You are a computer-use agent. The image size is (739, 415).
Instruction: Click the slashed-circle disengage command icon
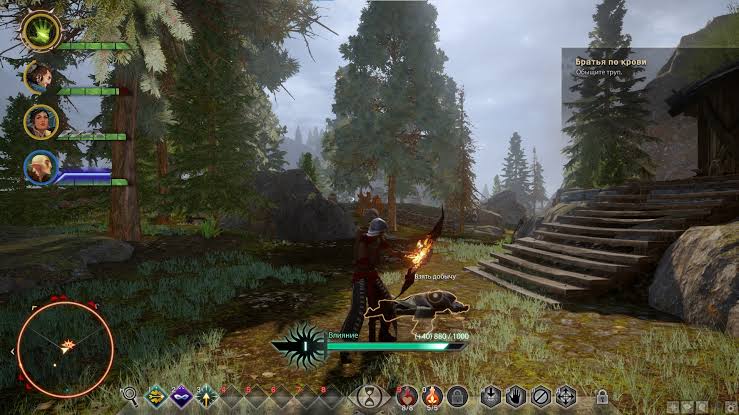click(x=540, y=396)
